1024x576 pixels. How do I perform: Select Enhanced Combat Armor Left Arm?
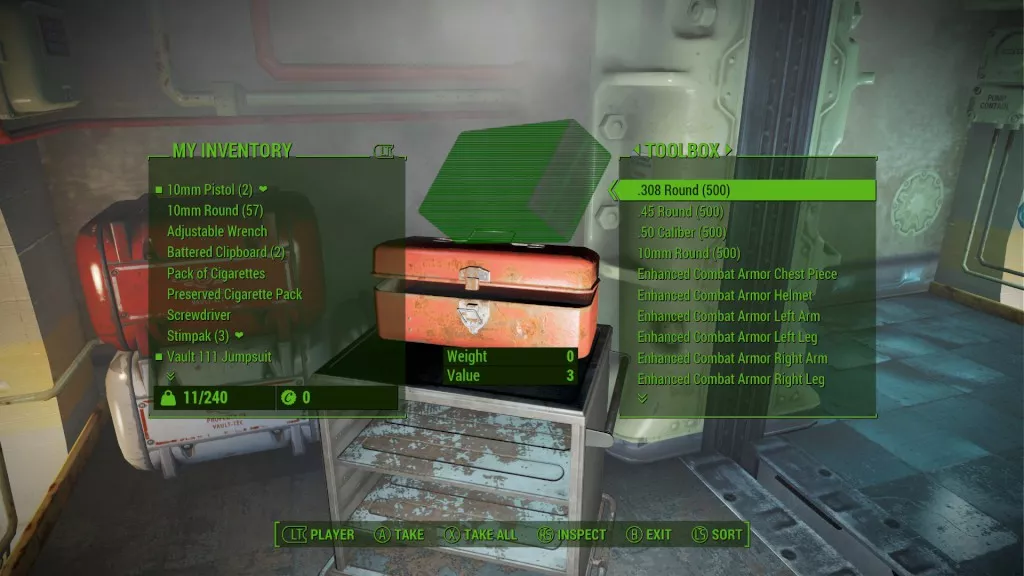tap(728, 316)
